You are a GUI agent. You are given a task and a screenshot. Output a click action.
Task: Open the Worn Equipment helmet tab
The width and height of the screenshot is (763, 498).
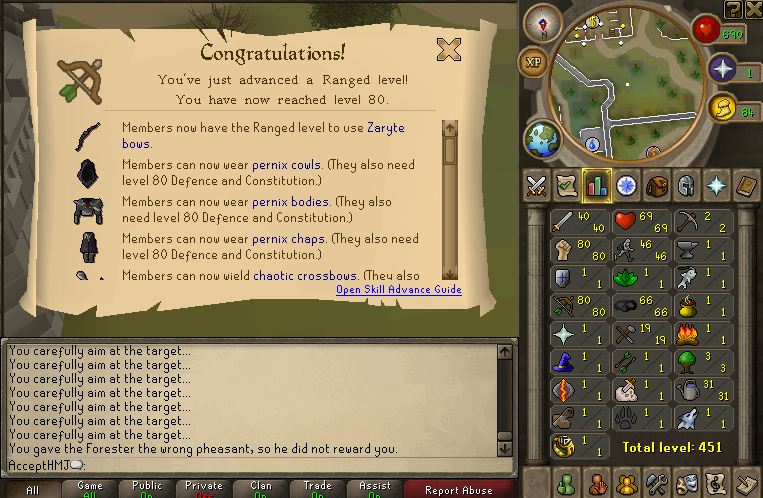point(685,186)
